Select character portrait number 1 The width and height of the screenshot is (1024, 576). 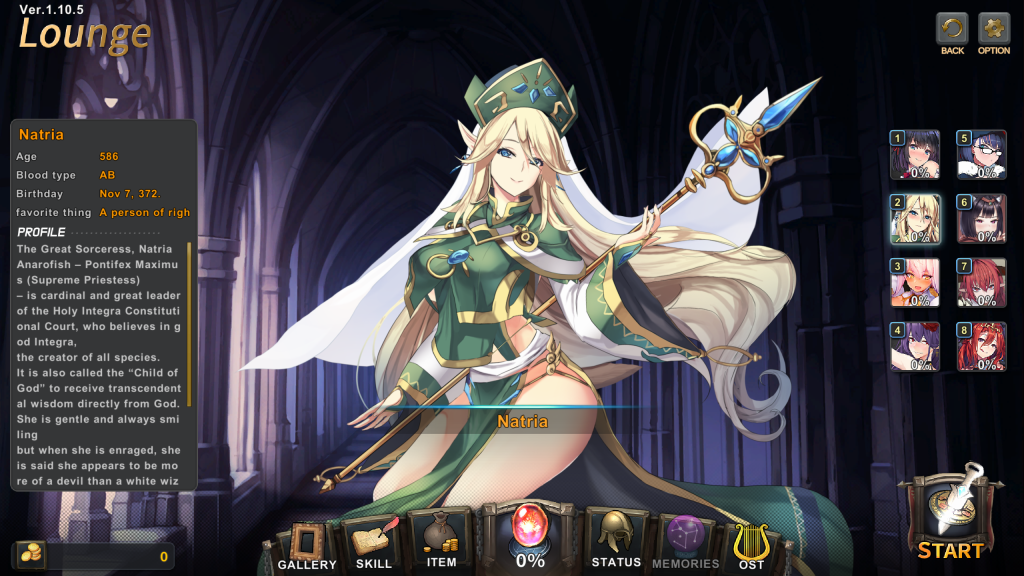pos(915,155)
